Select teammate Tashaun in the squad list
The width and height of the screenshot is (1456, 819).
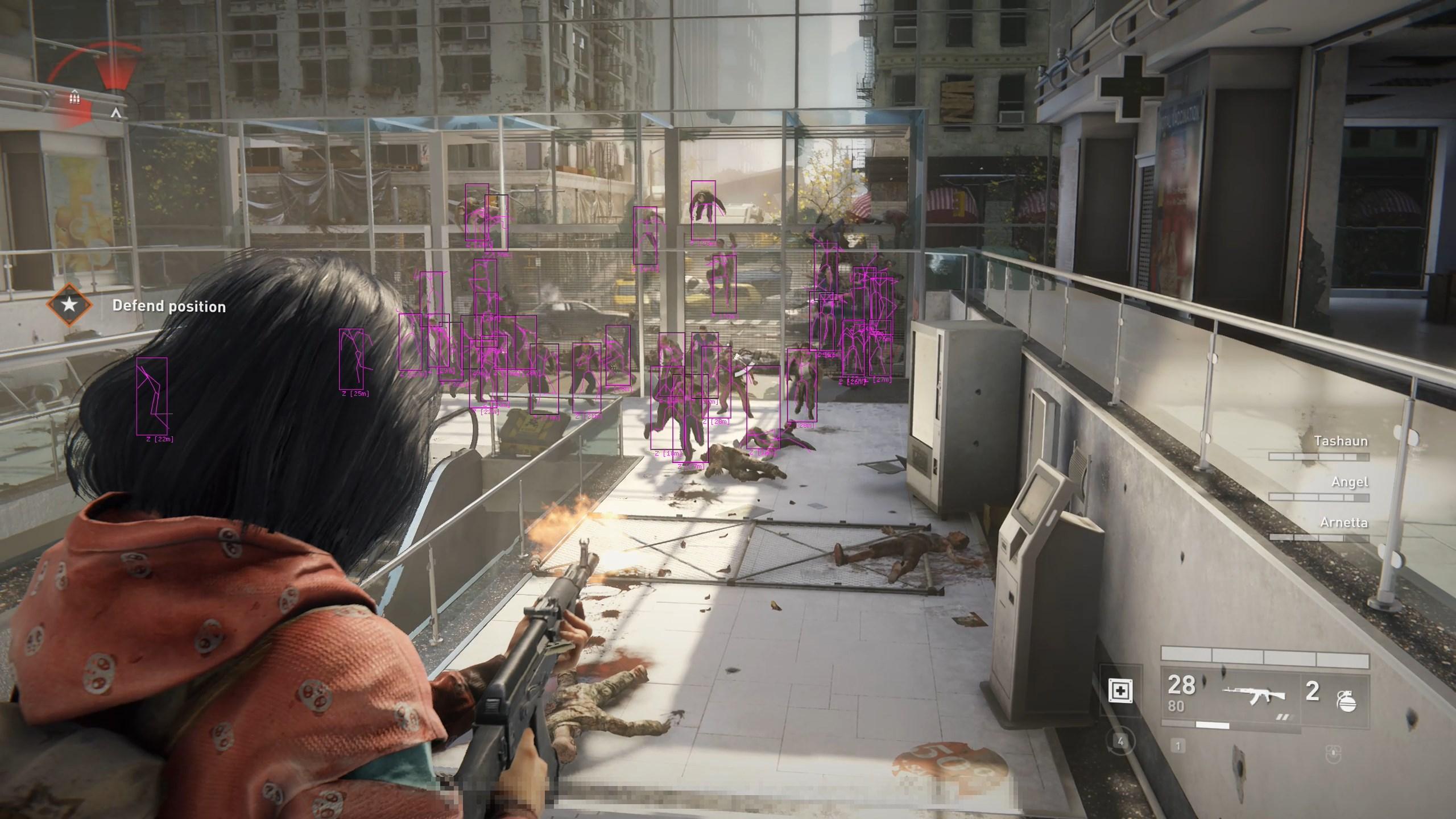(1341, 441)
